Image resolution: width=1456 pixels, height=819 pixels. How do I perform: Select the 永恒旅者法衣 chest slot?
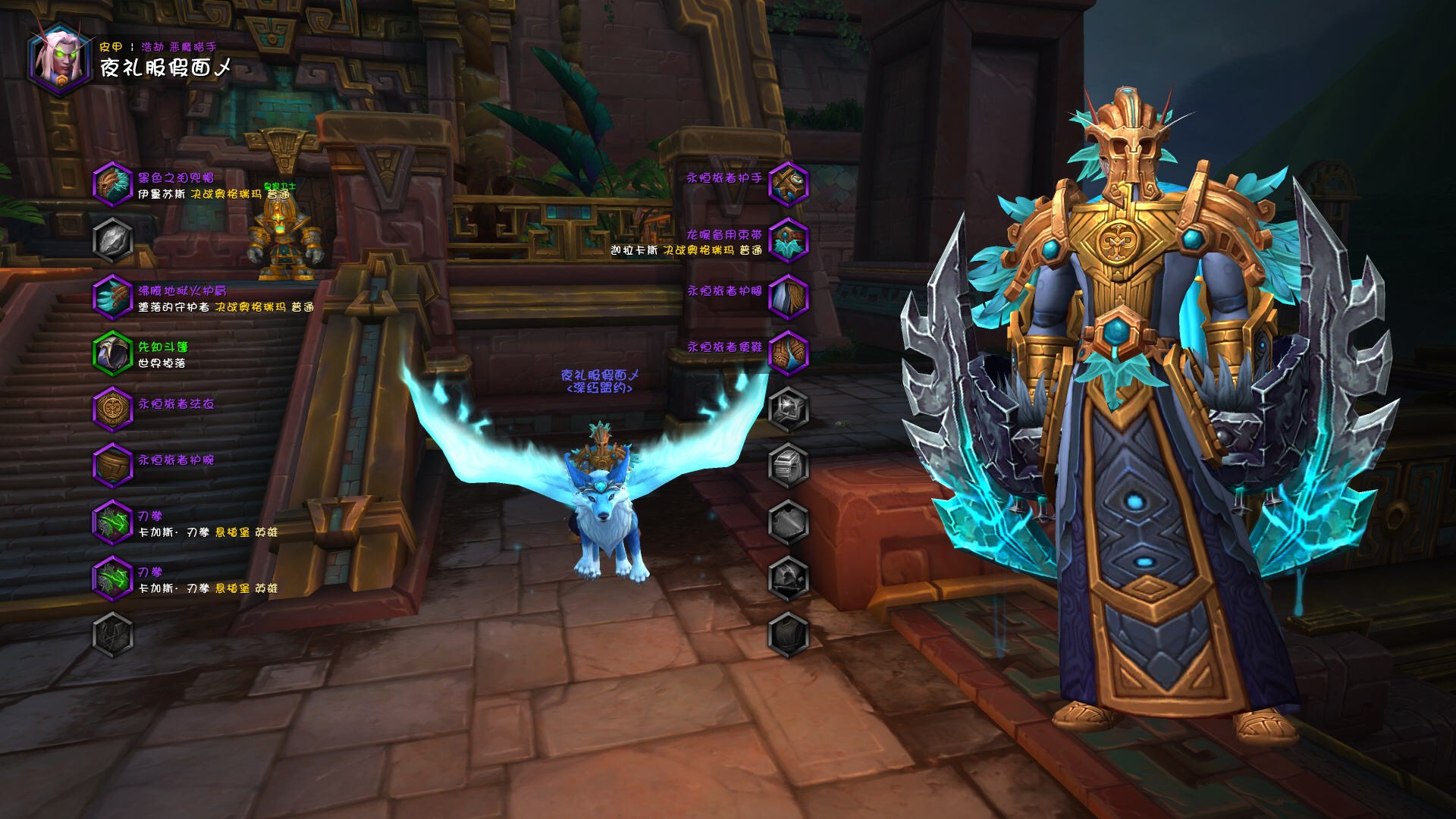coord(113,409)
